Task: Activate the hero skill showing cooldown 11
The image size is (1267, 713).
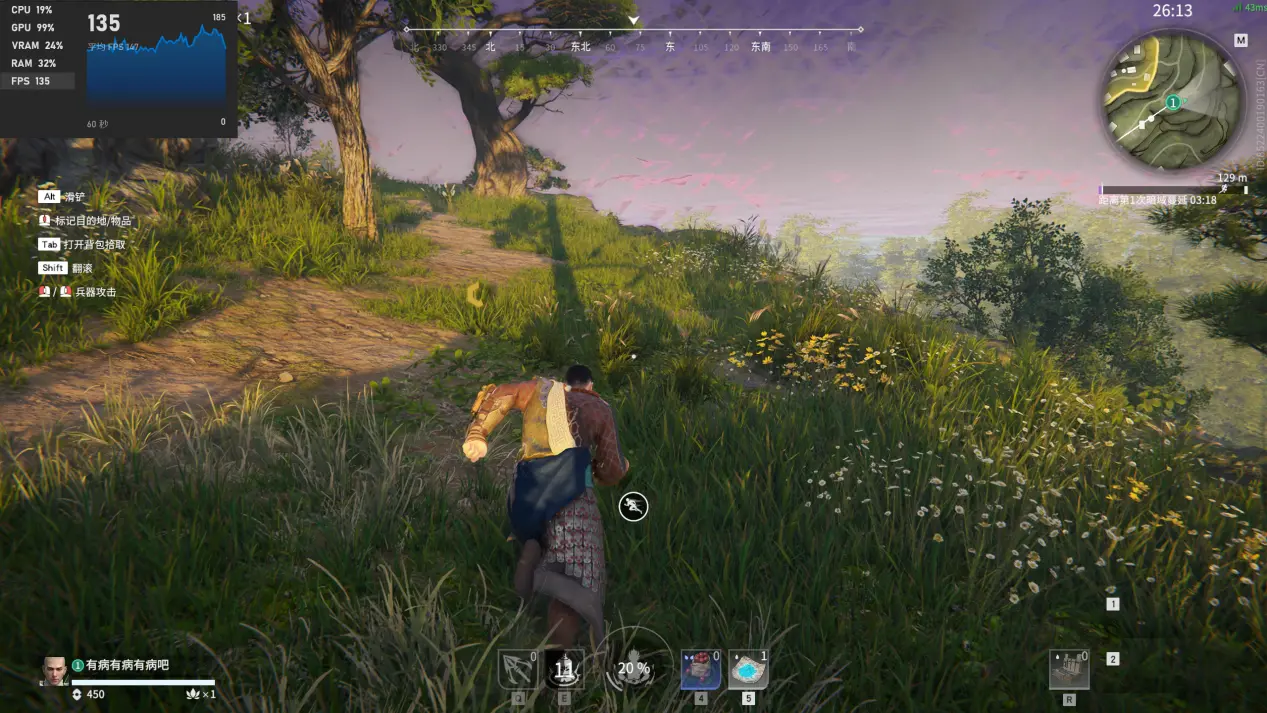Action: click(564, 669)
